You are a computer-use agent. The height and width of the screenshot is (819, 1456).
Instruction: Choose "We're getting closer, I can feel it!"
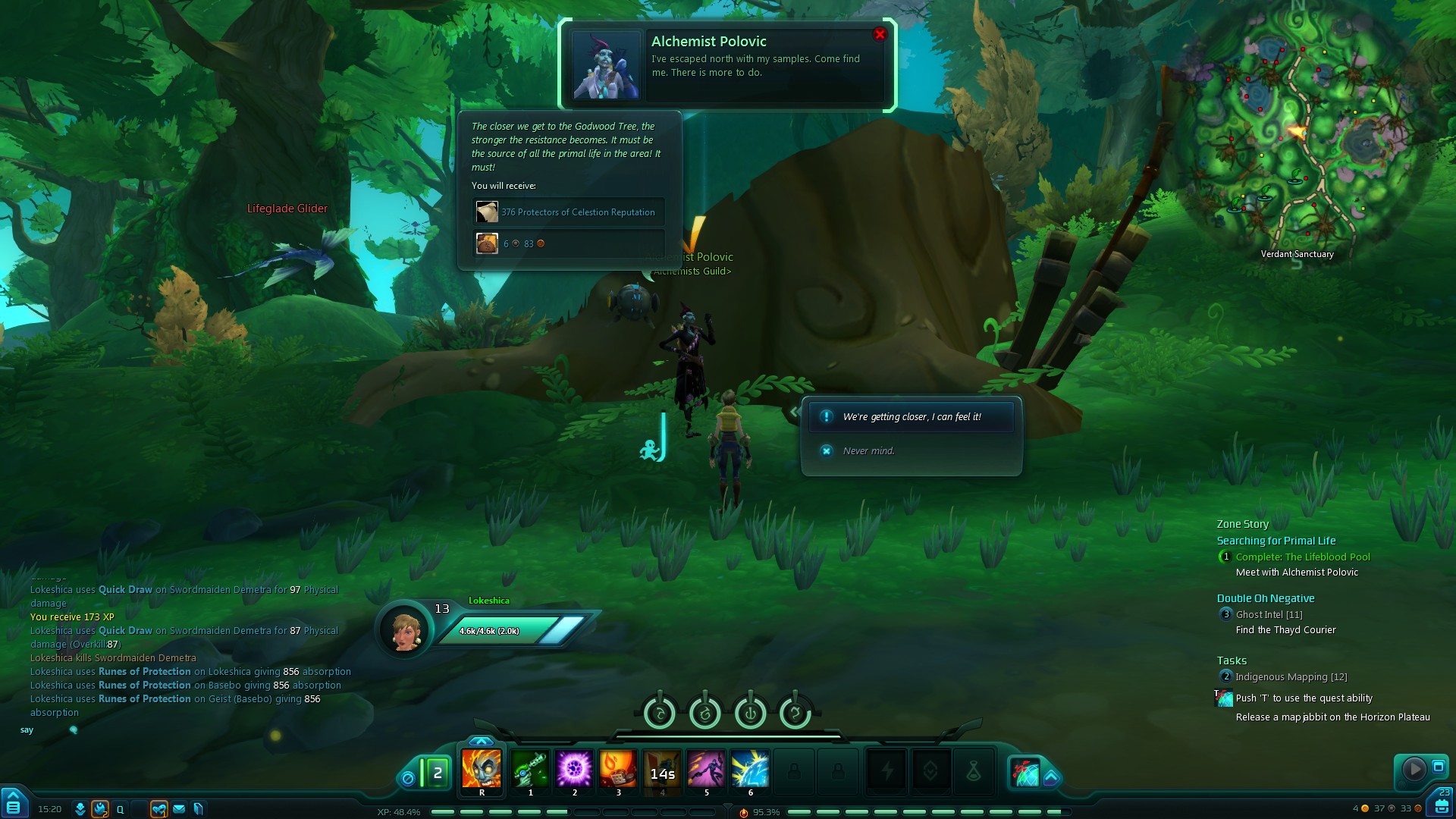pyautogui.click(x=911, y=417)
